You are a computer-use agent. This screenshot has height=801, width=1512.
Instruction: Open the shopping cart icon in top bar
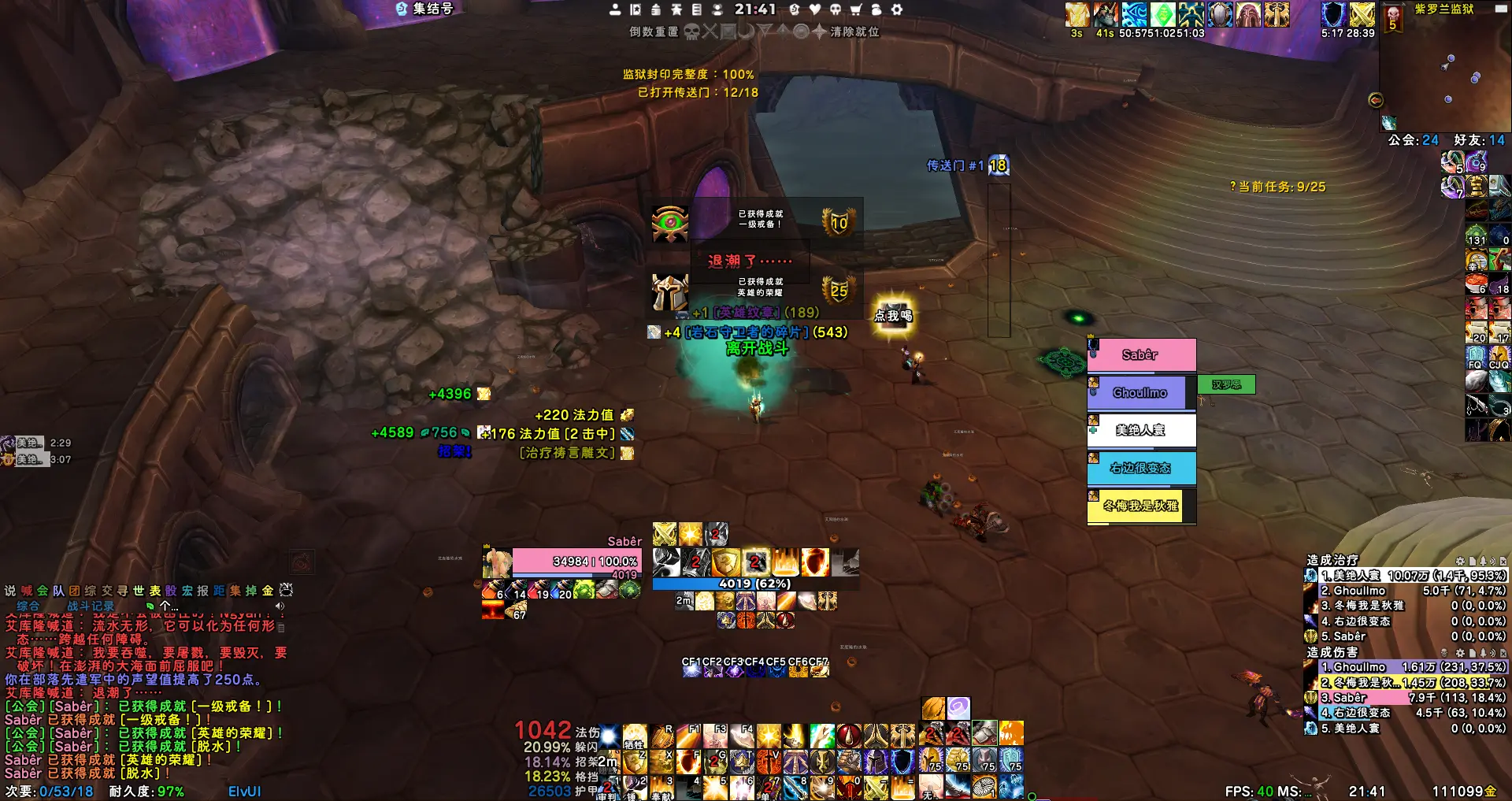(856, 9)
